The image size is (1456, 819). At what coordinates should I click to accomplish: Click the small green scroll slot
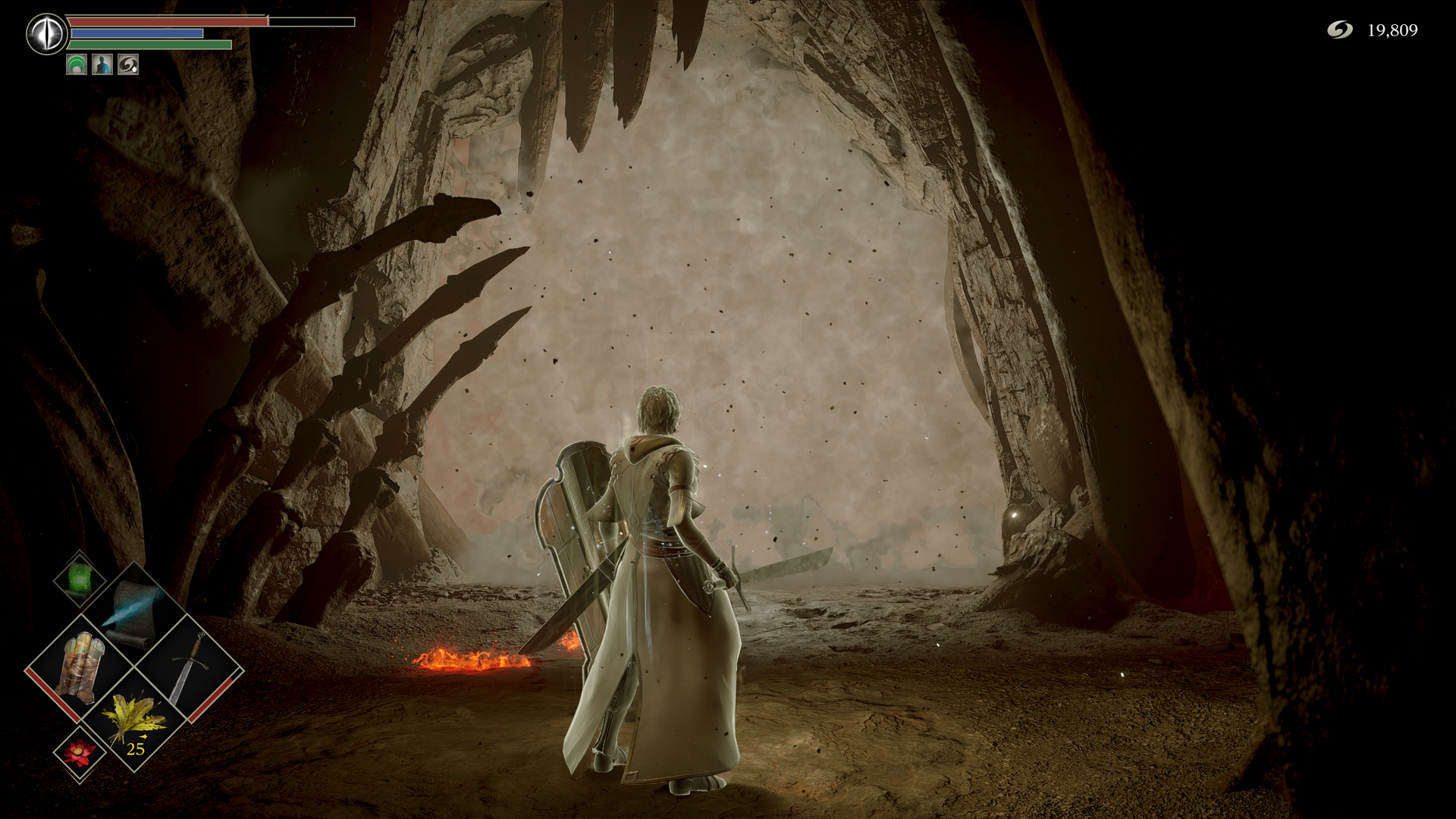(80, 579)
